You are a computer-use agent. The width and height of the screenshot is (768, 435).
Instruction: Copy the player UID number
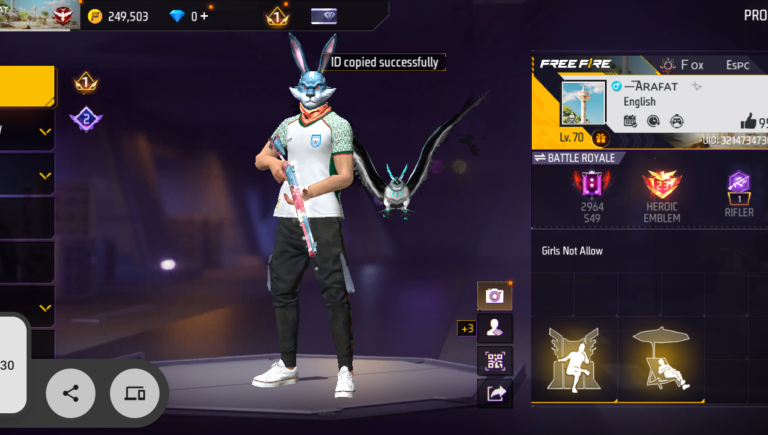(735, 141)
